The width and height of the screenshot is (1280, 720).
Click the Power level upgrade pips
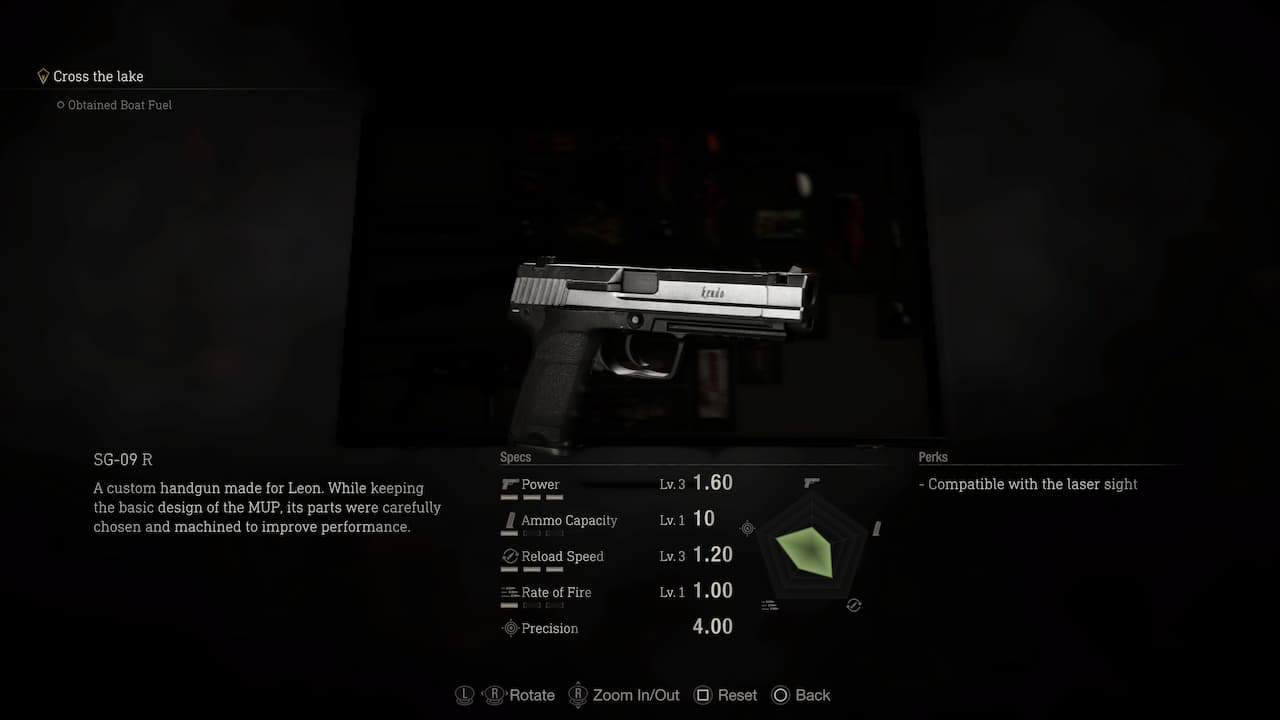pyautogui.click(x=534, y=497)
